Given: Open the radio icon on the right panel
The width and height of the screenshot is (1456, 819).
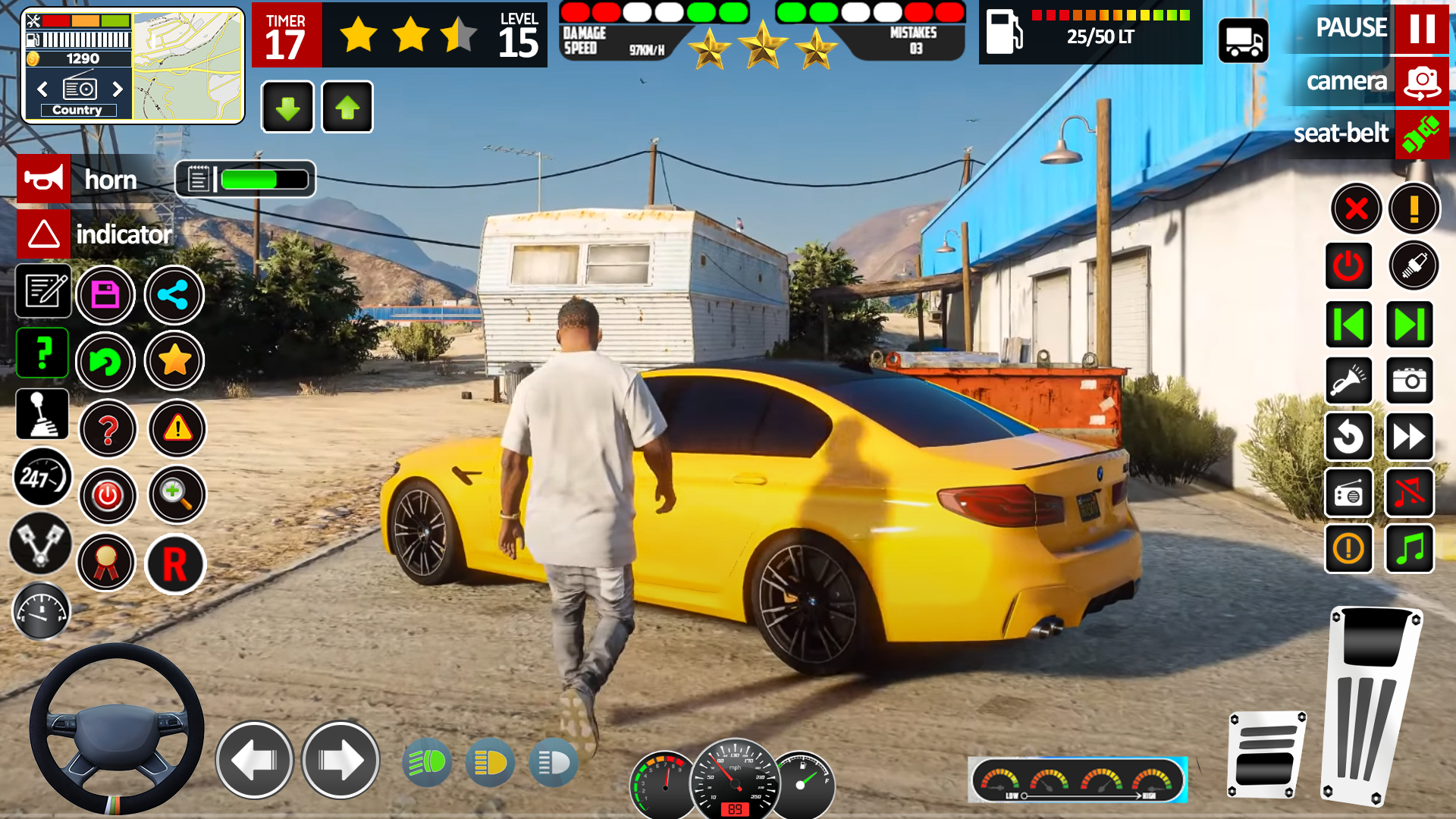Looking at the screenshot, I should pos(1349,493).
